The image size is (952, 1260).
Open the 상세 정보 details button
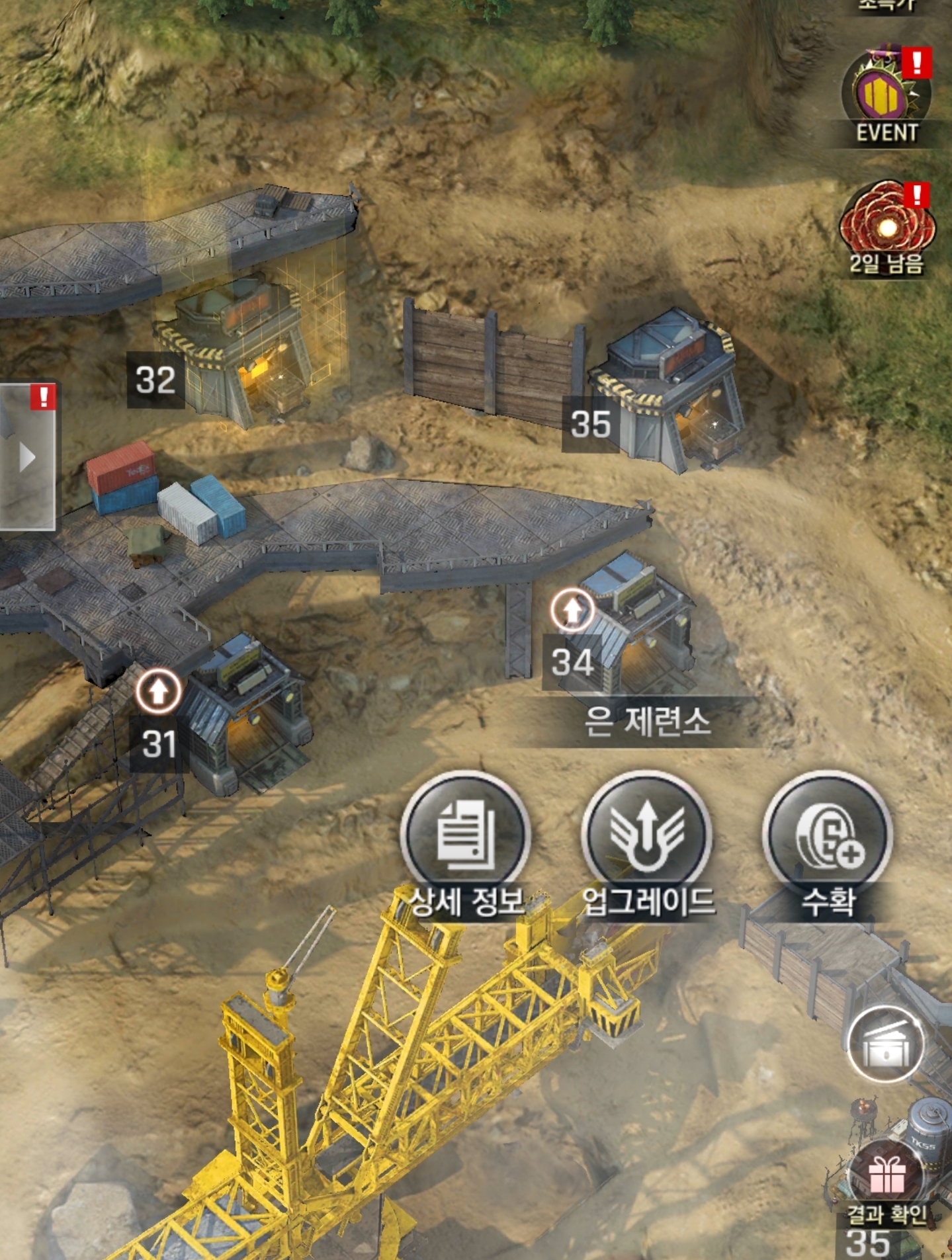point(466,837)
